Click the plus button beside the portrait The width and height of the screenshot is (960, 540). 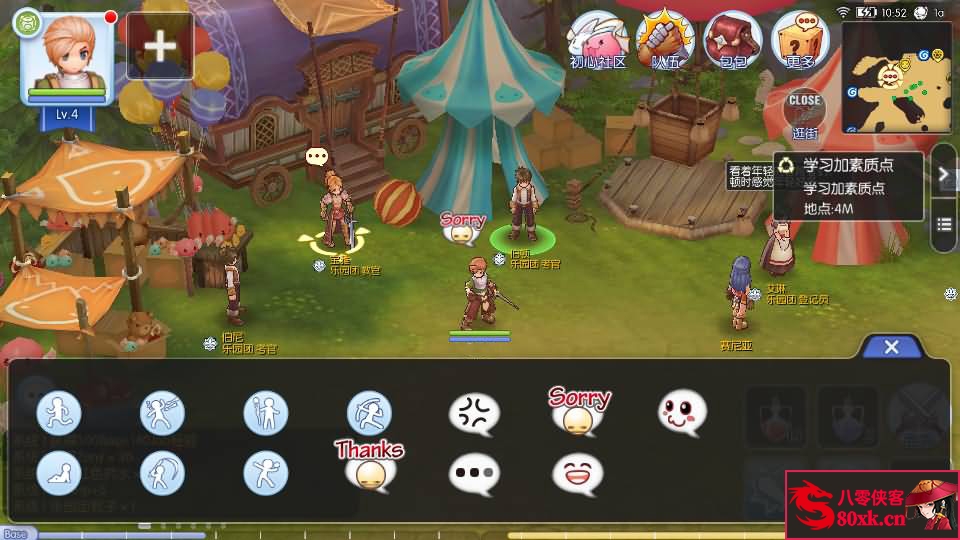pyautogui.click(x=160, y=46)
